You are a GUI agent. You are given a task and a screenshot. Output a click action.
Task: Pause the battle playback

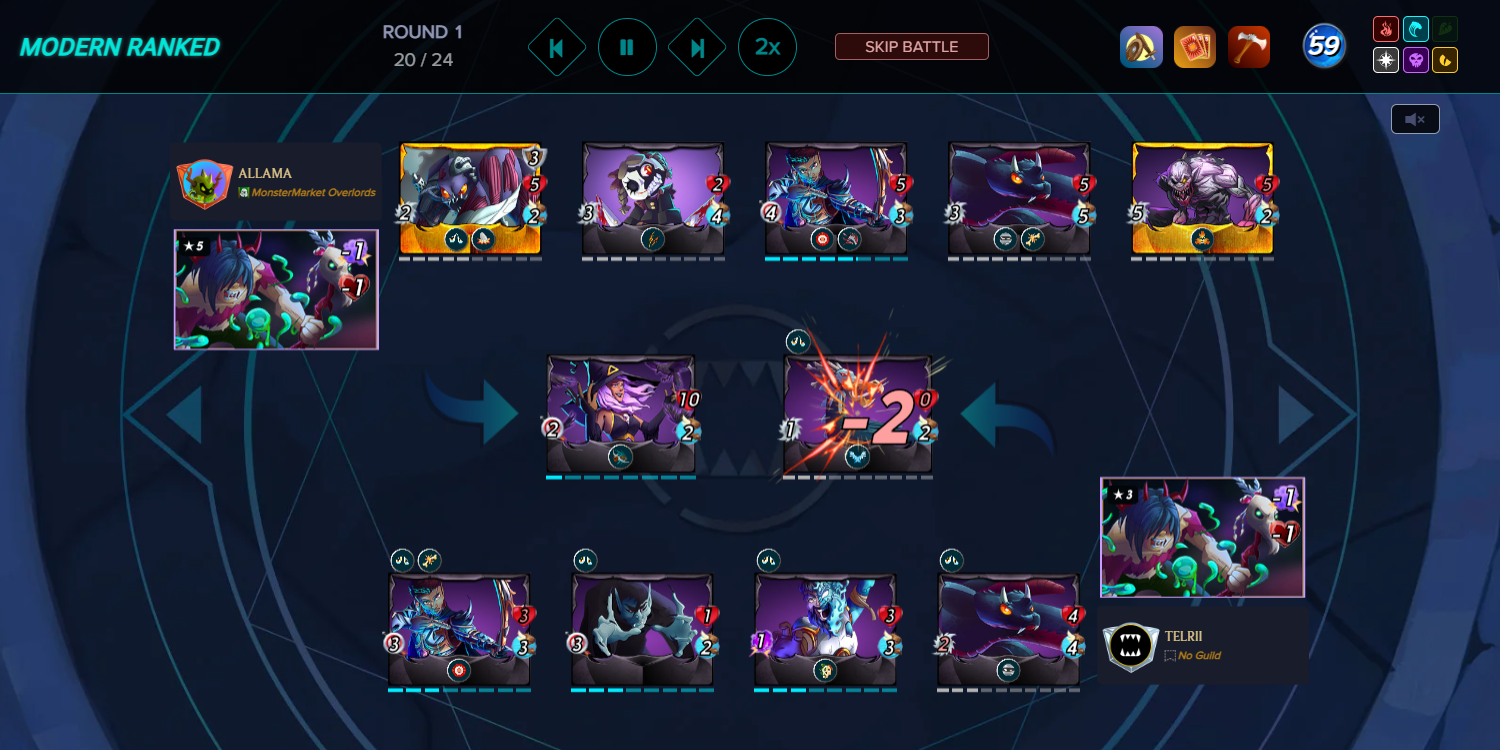627,46
